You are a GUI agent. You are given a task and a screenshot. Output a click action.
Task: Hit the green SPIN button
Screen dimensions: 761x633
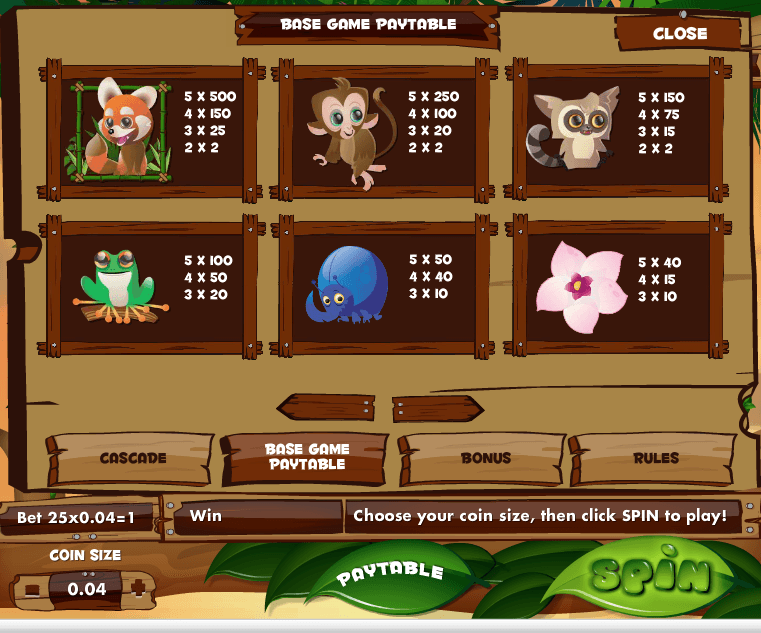(650, 575)
